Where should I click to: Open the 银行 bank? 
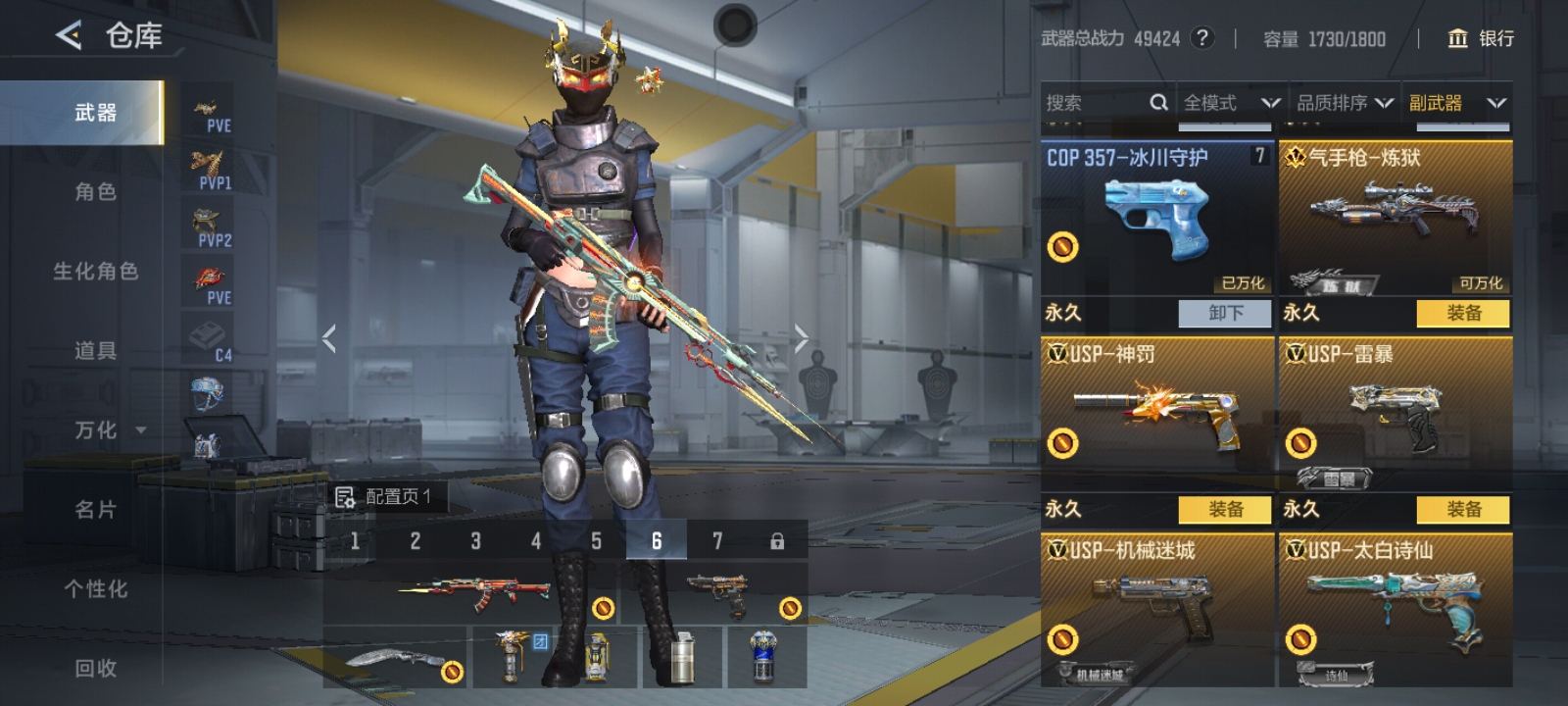[x=1481, y=38]
